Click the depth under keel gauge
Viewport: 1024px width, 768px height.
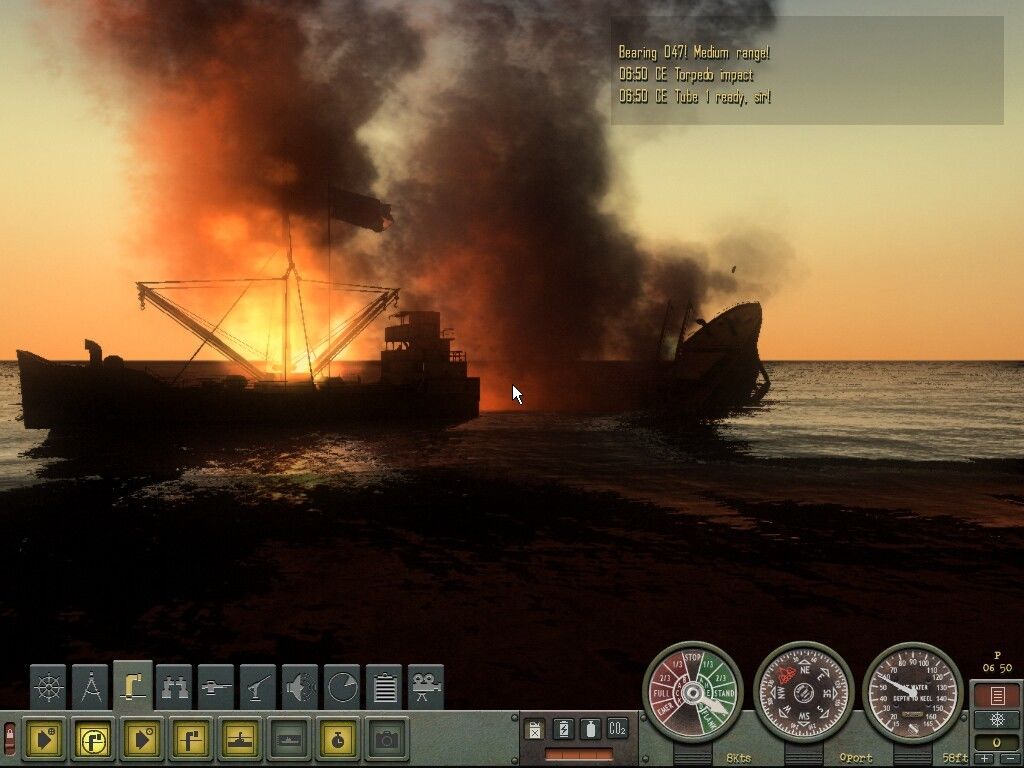pos(912,692)
